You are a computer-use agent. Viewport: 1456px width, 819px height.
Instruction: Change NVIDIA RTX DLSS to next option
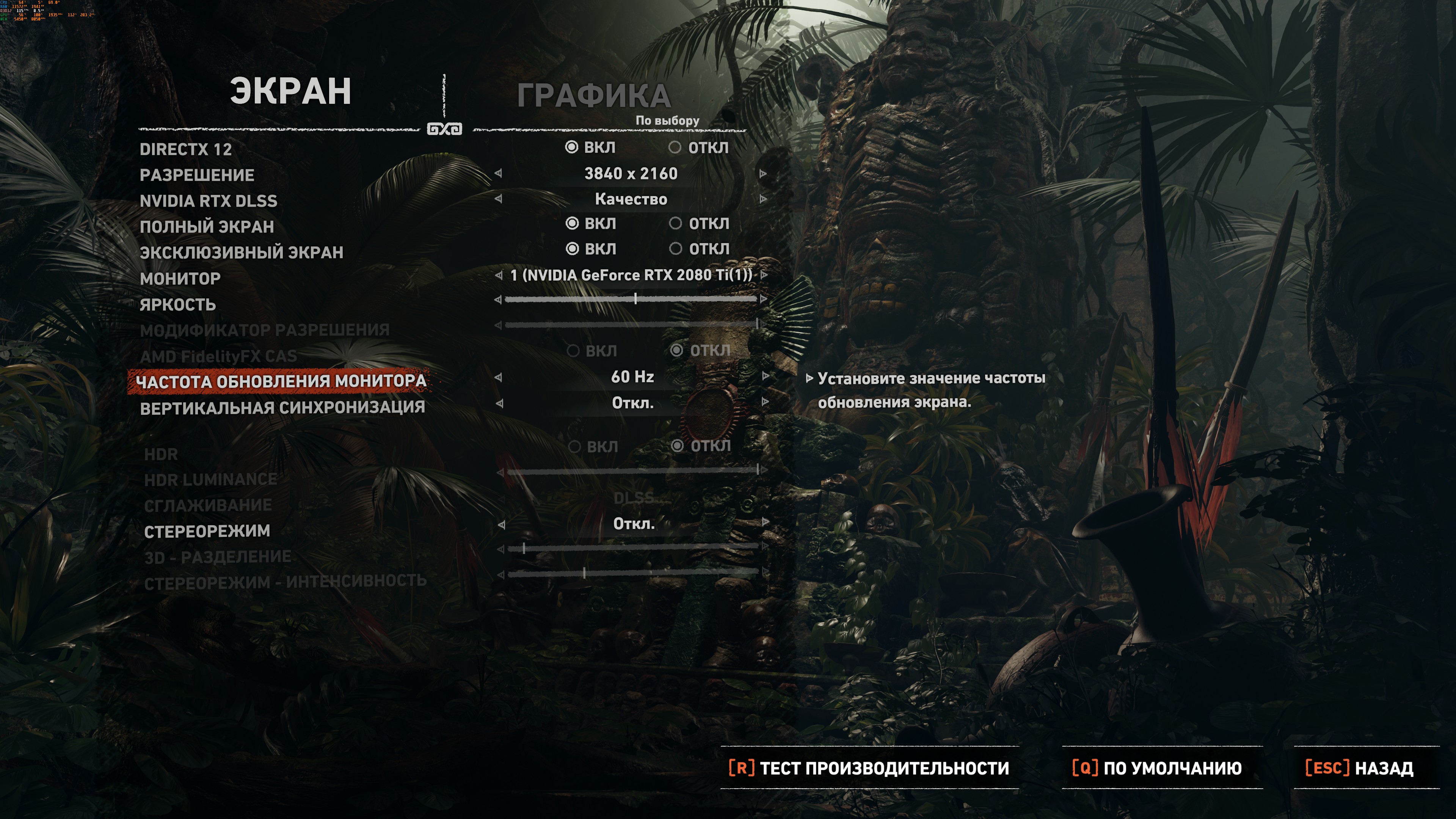763,199
